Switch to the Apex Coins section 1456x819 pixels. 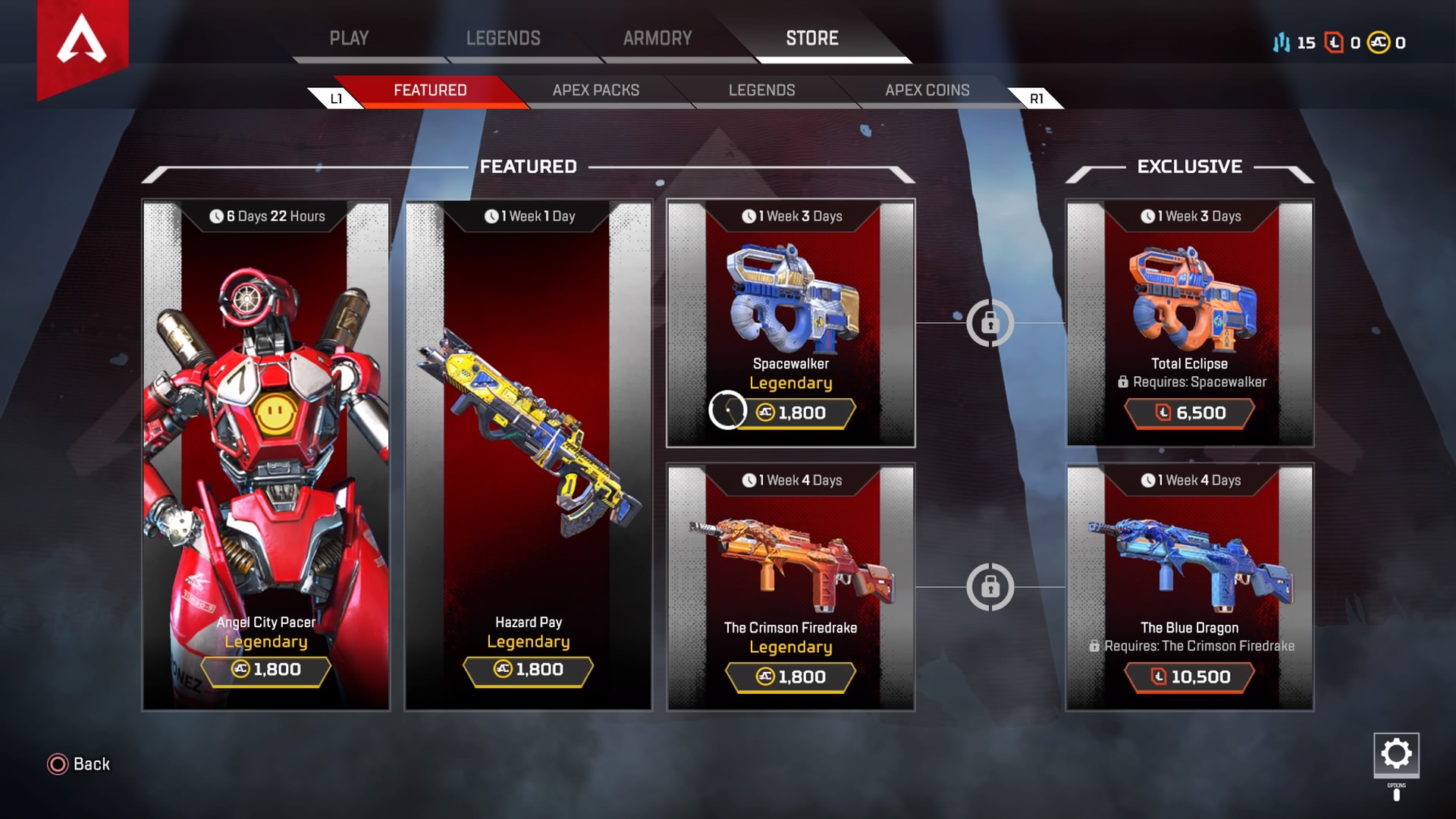pyautogui.click(x=927, y=90)
